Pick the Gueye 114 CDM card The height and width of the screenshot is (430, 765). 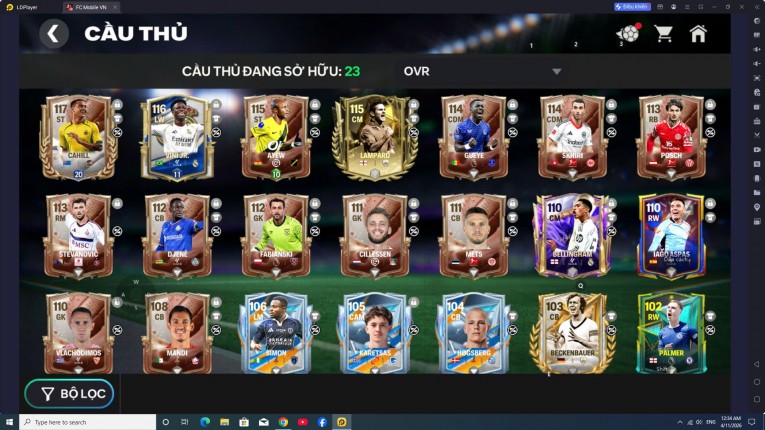[472, 137]
